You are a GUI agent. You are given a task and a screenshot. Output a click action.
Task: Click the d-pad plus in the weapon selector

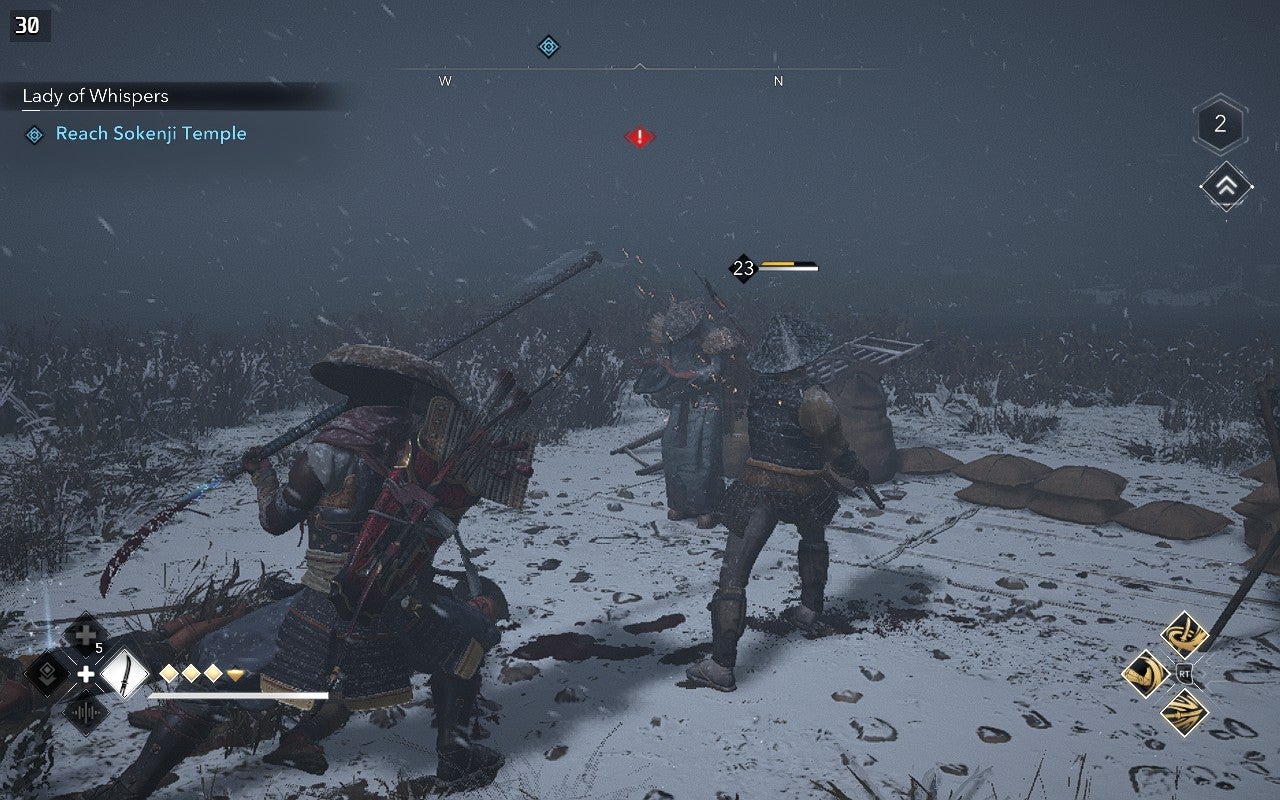[86, 674]
